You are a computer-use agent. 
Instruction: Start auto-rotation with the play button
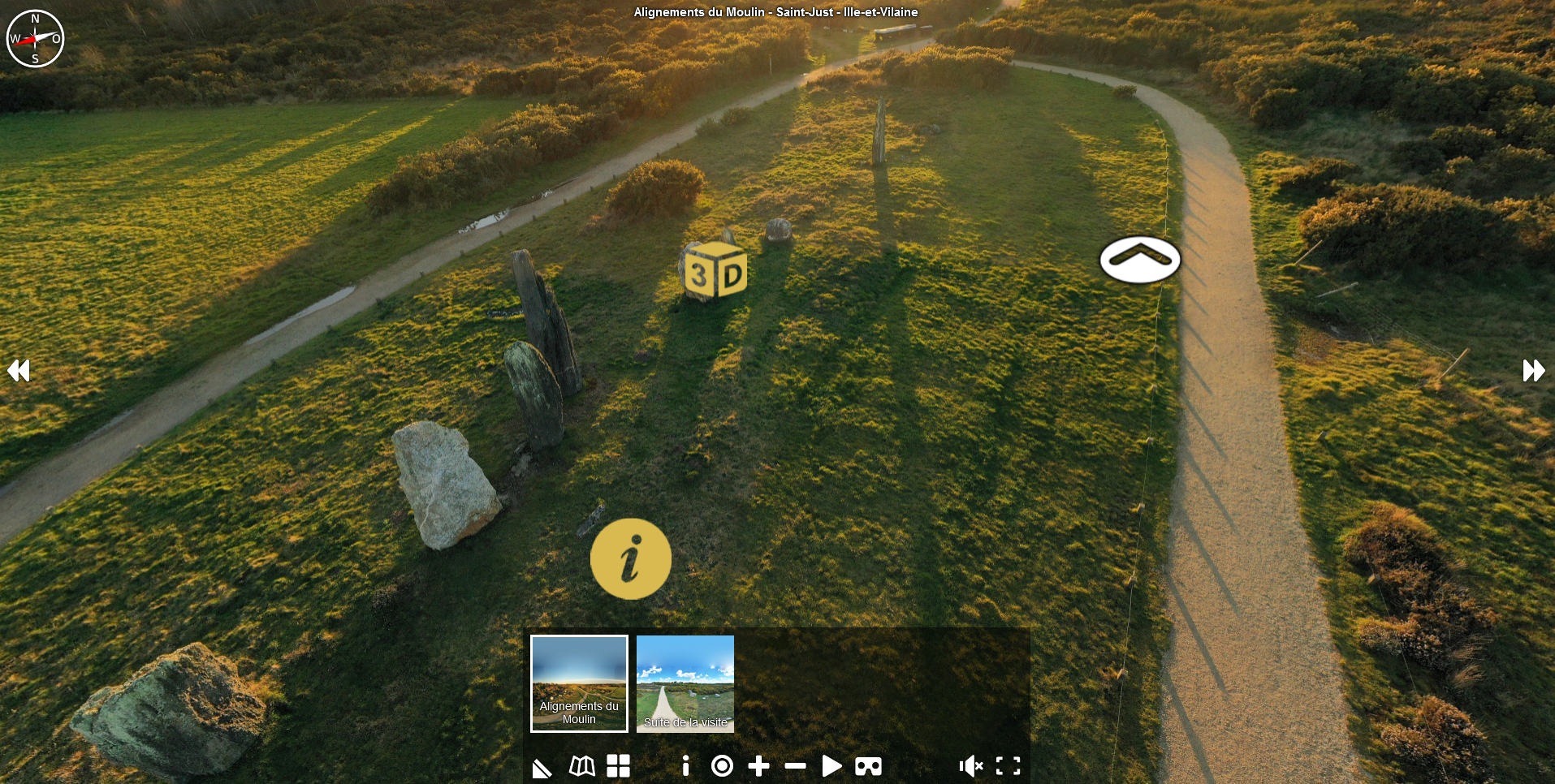pos(831,766)
